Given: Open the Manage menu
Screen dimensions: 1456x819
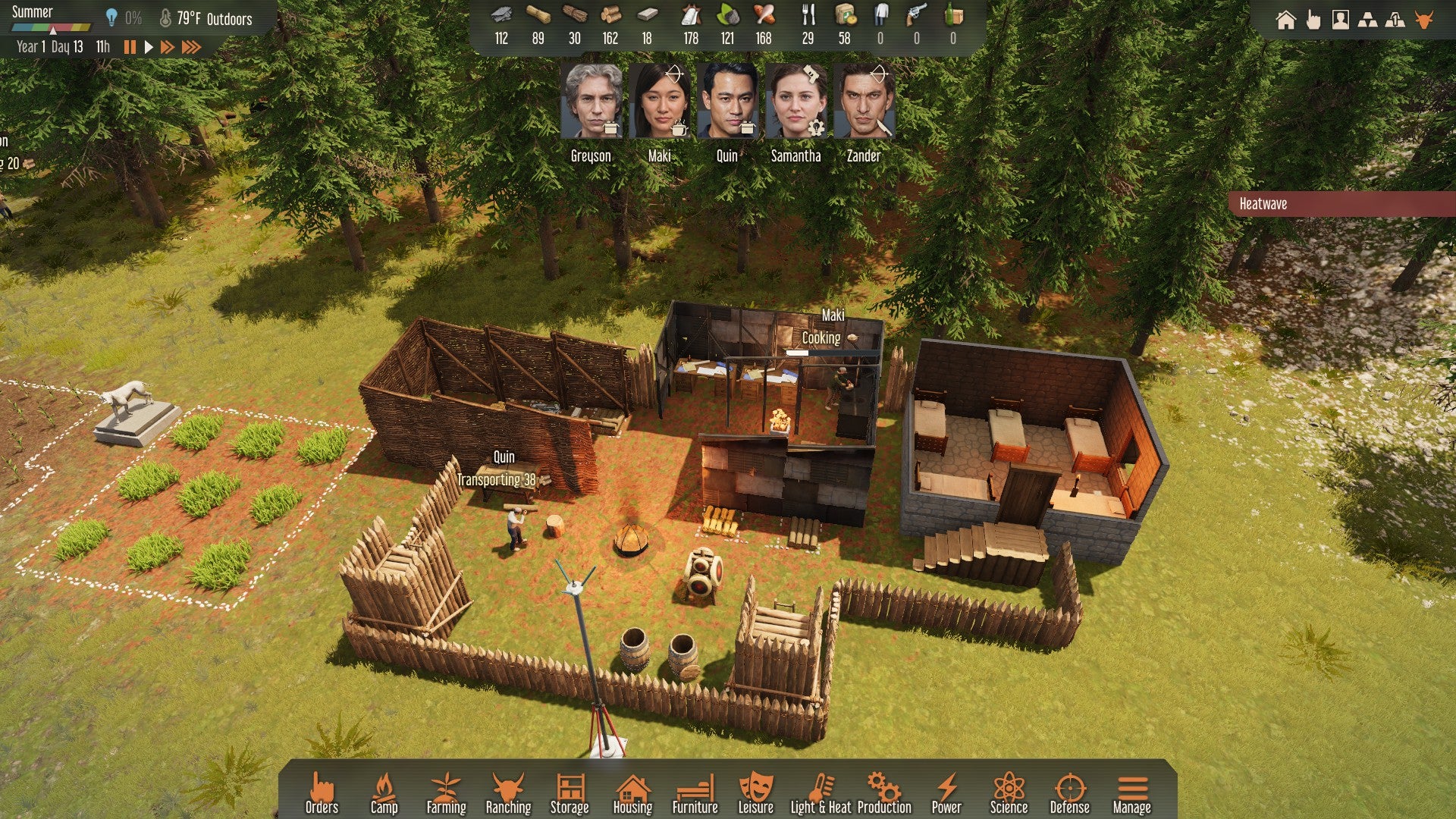Looking at the screenshot, I should click(1131, 793).
